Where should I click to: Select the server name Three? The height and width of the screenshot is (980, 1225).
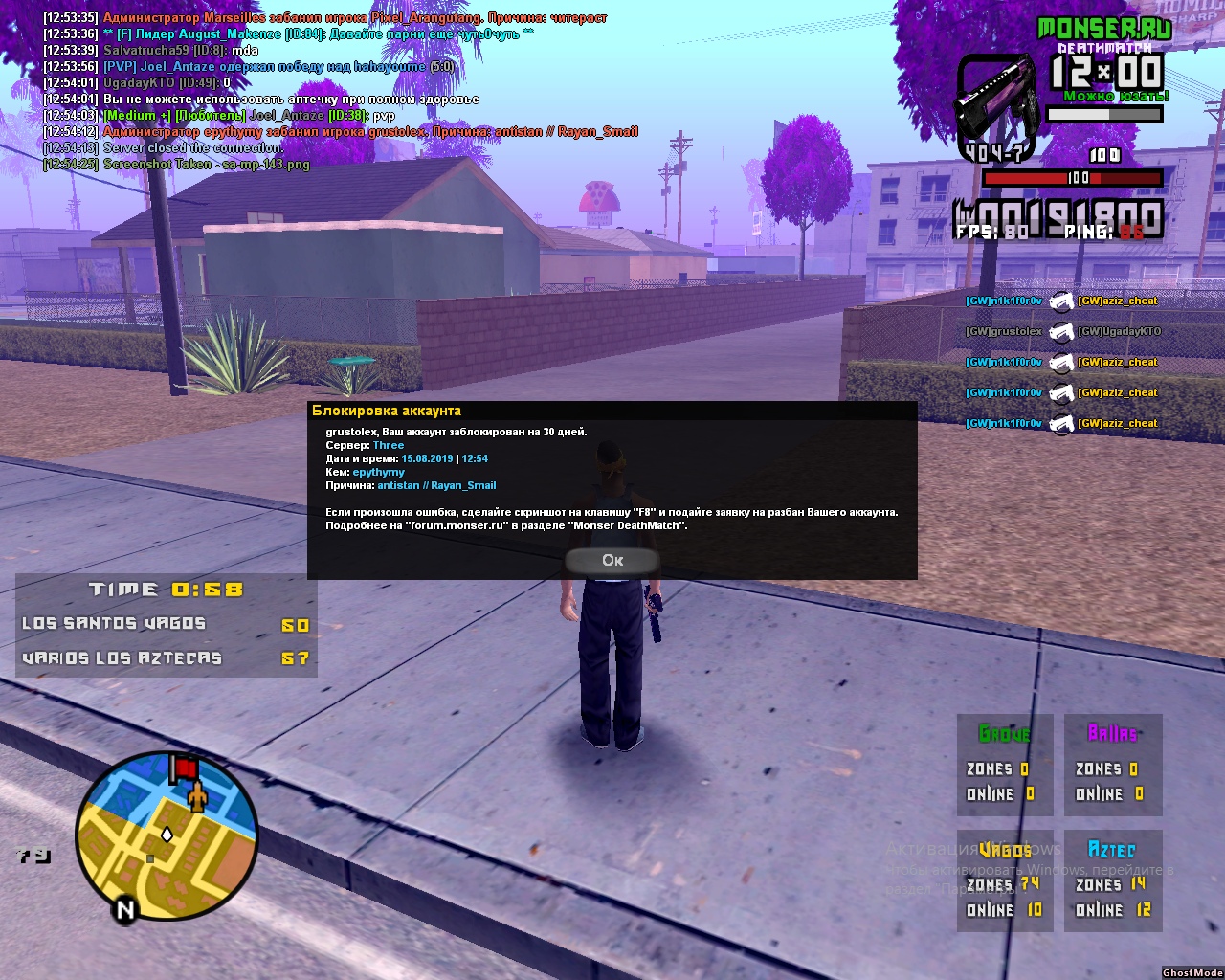click(x=389, y=445)
